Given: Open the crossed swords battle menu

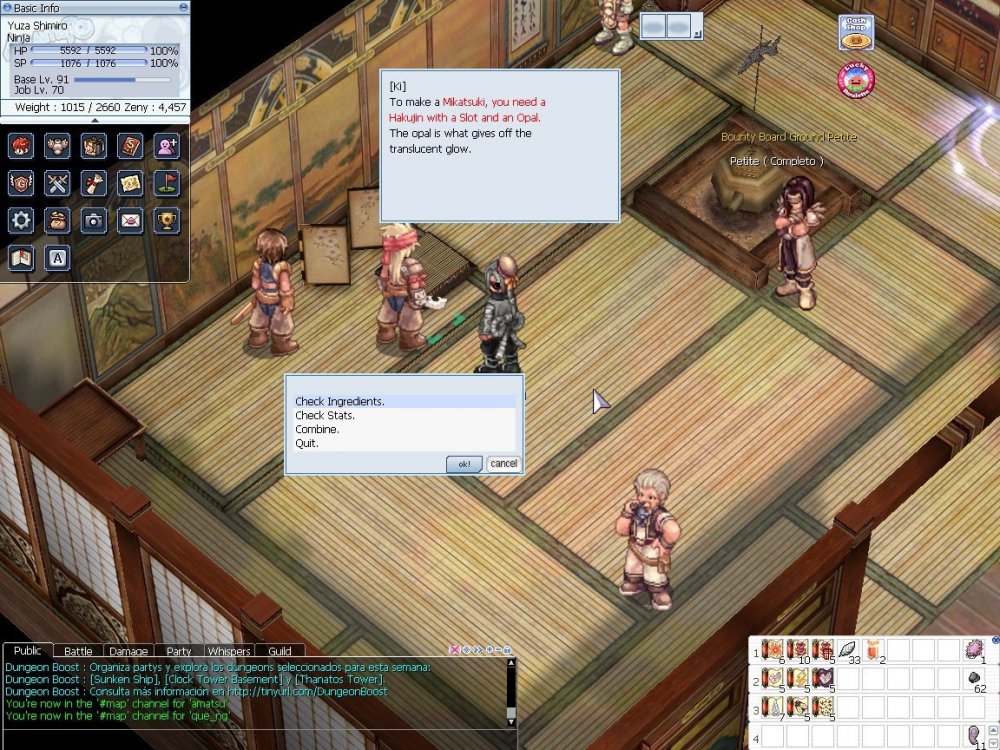Looking at the screenshot, I should 58,183.
